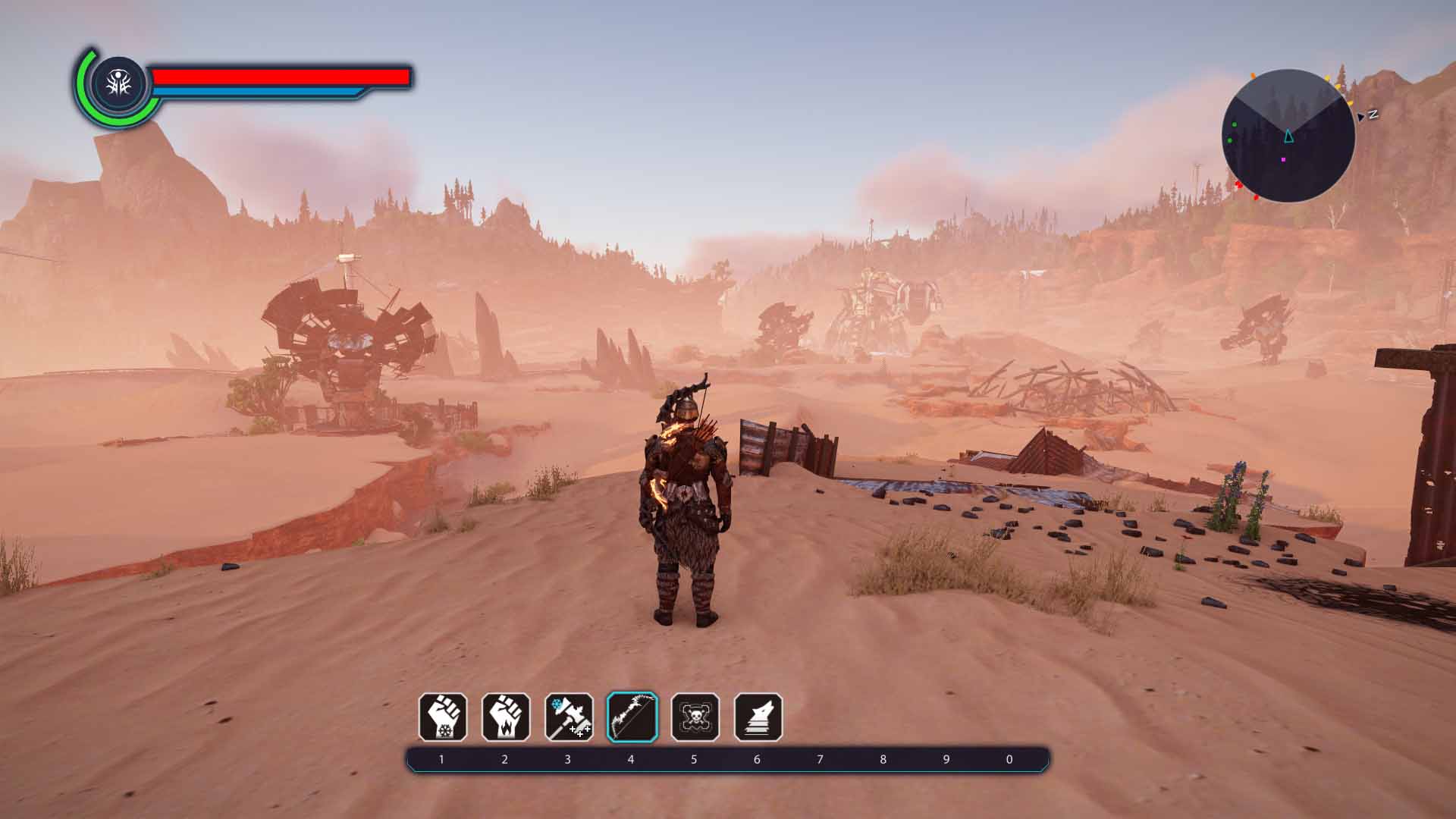Screen dimensions: 1456x819
Task: Use the skull and crossbones ability
Action: (695, 717)
